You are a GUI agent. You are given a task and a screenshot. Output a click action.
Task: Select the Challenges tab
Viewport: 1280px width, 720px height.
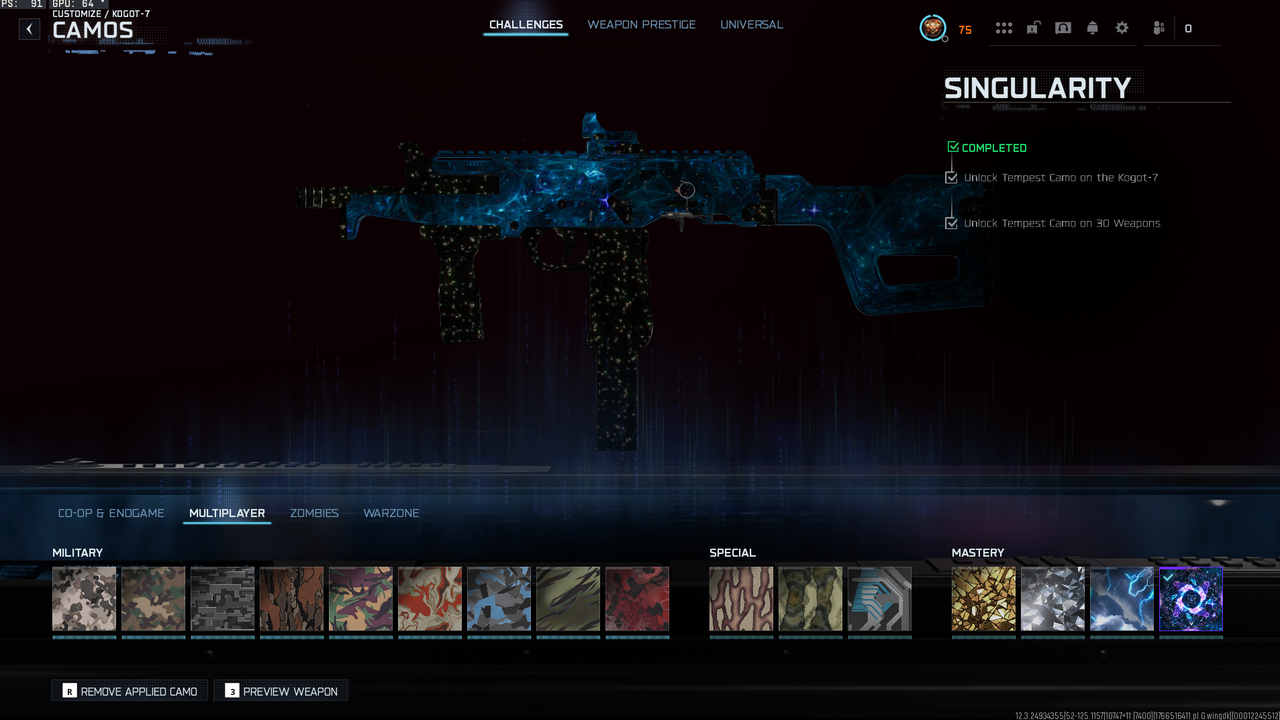coord(525,25)
